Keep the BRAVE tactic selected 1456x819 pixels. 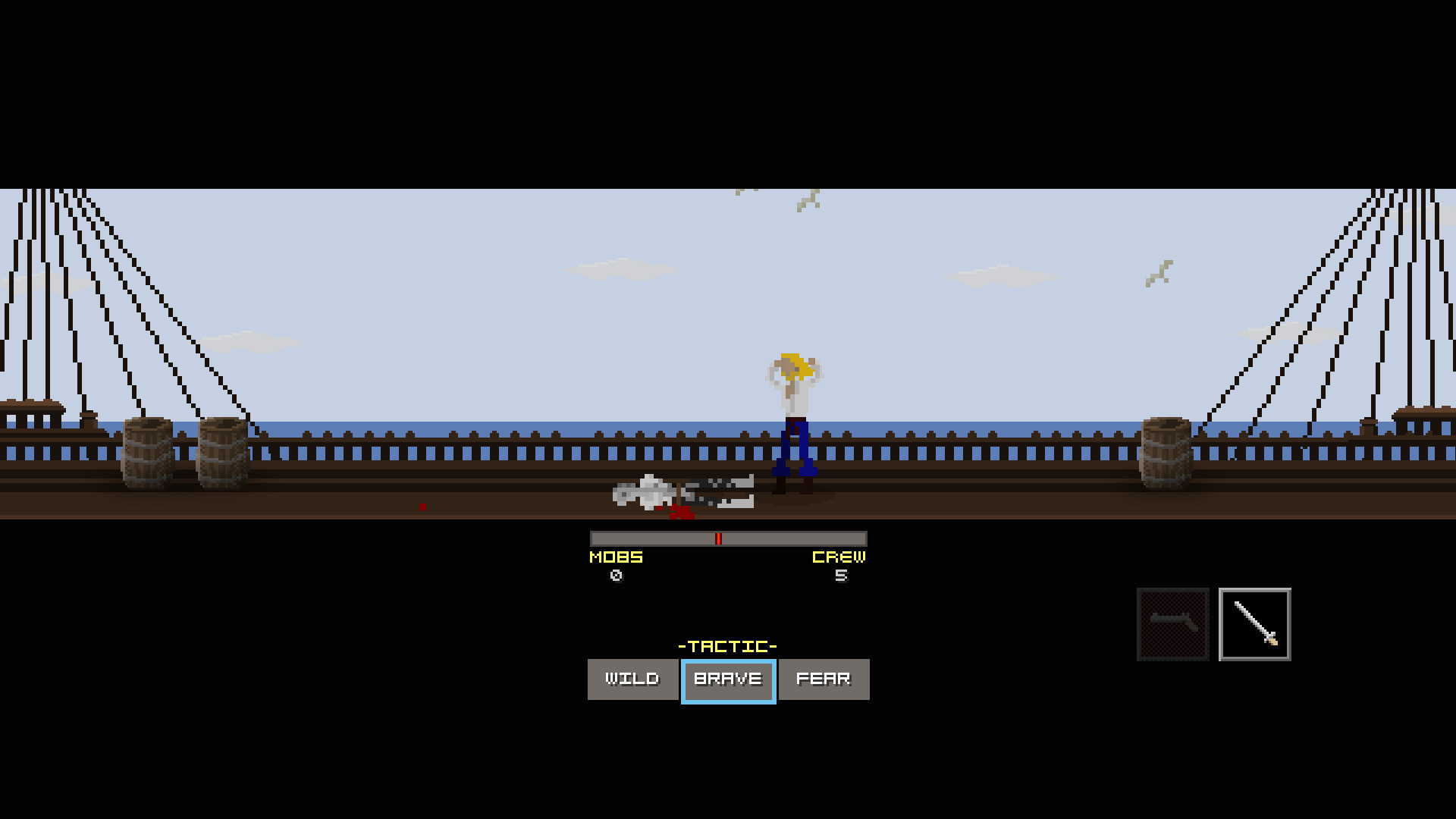click(728, 679)
